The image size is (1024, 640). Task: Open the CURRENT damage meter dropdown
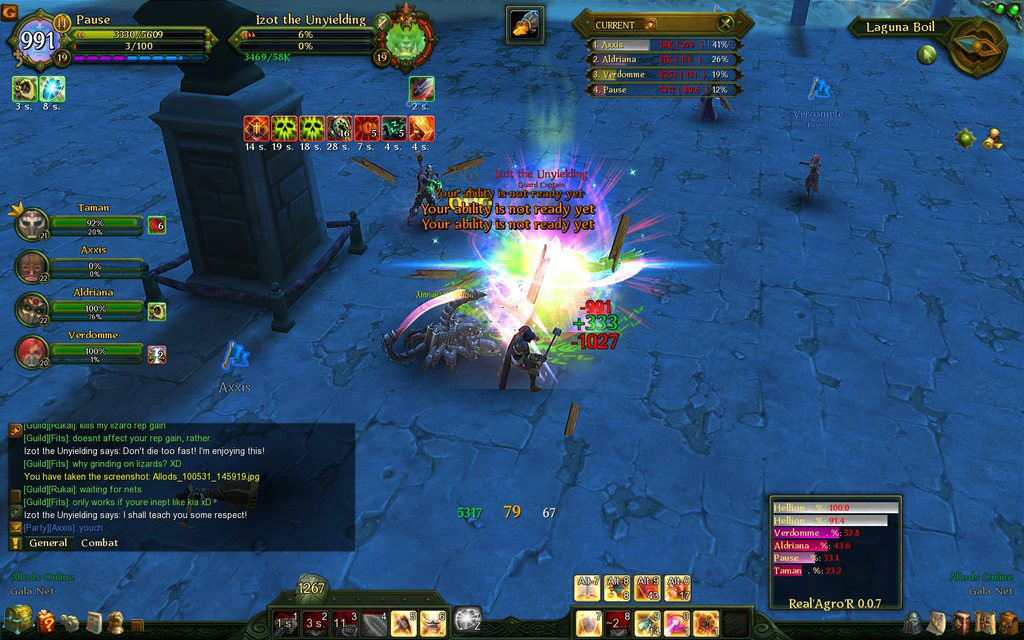[650, 24]
